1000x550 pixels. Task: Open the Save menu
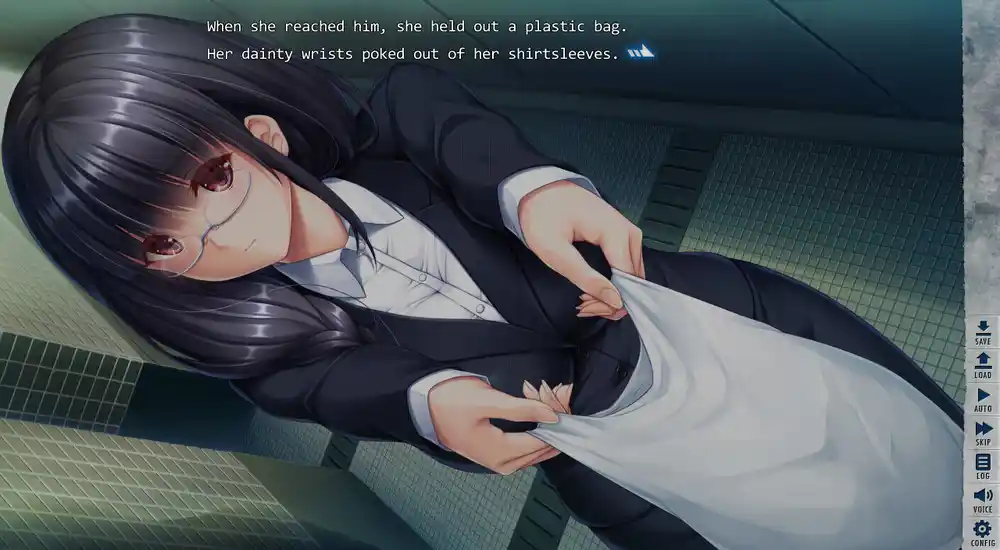[x=982, y=331]
